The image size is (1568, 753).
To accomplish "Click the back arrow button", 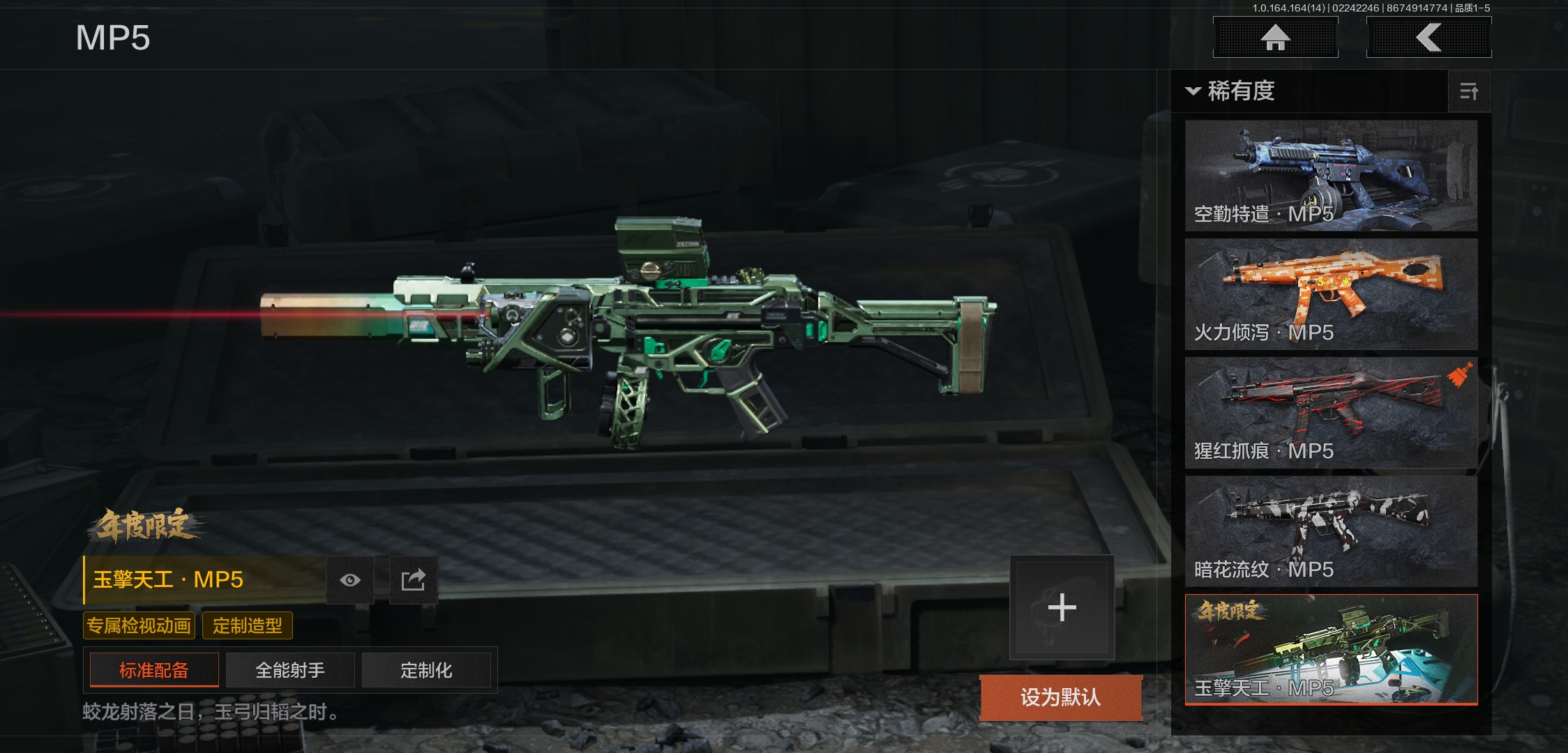I will pos(1428,38).
